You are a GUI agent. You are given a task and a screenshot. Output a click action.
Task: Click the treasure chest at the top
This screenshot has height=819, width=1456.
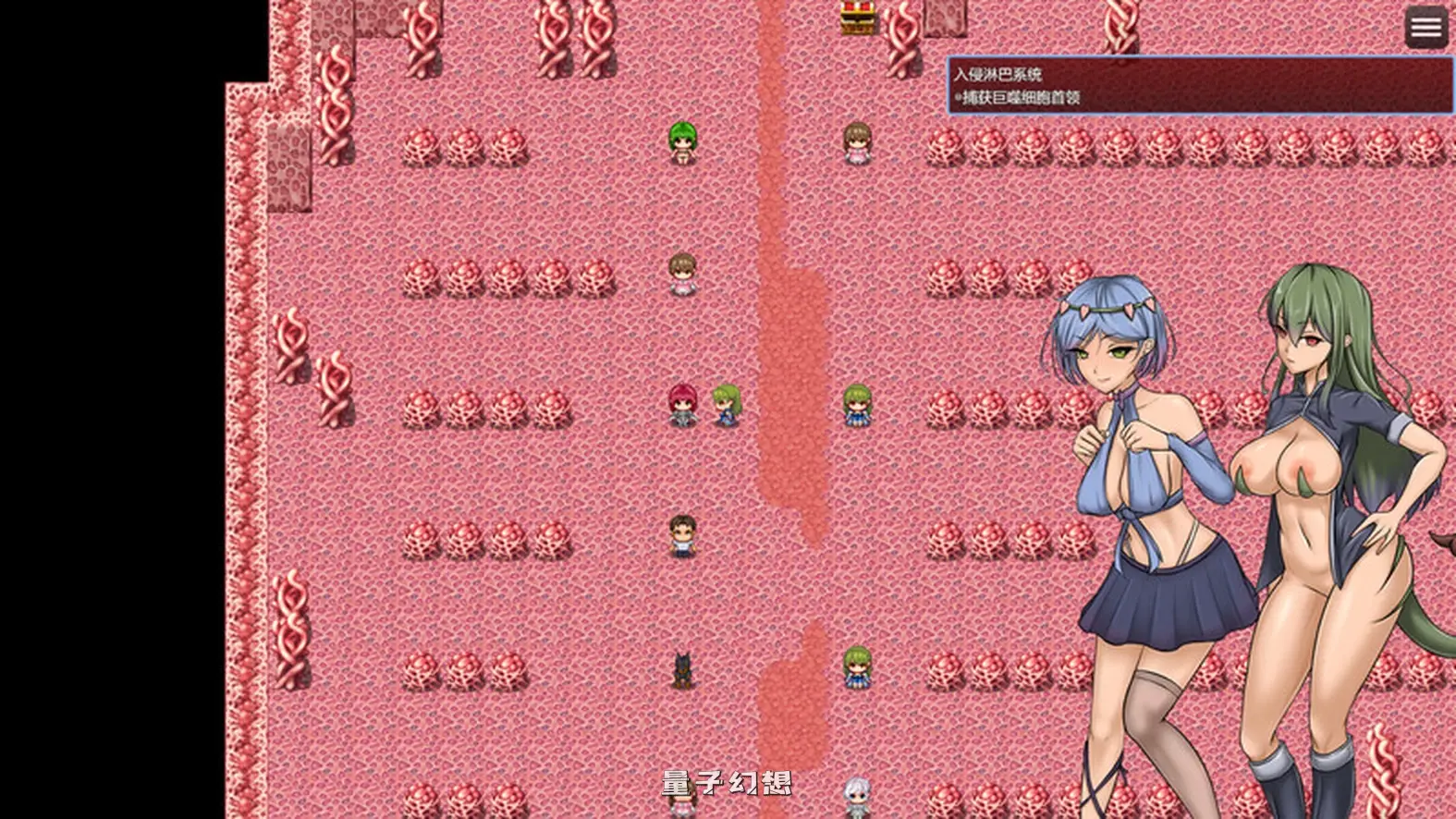click(859, 18)
